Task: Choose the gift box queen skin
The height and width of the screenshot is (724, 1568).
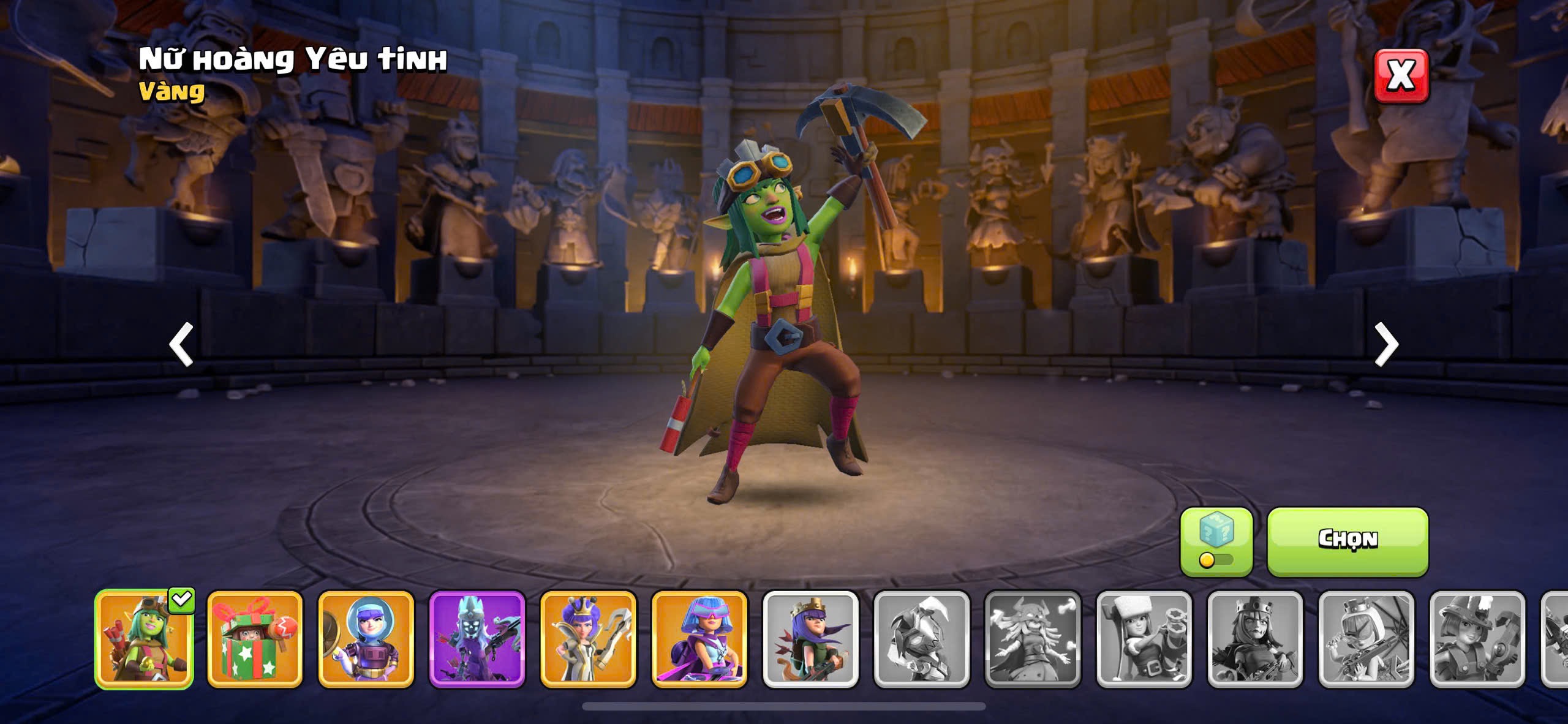Action: 255,639
